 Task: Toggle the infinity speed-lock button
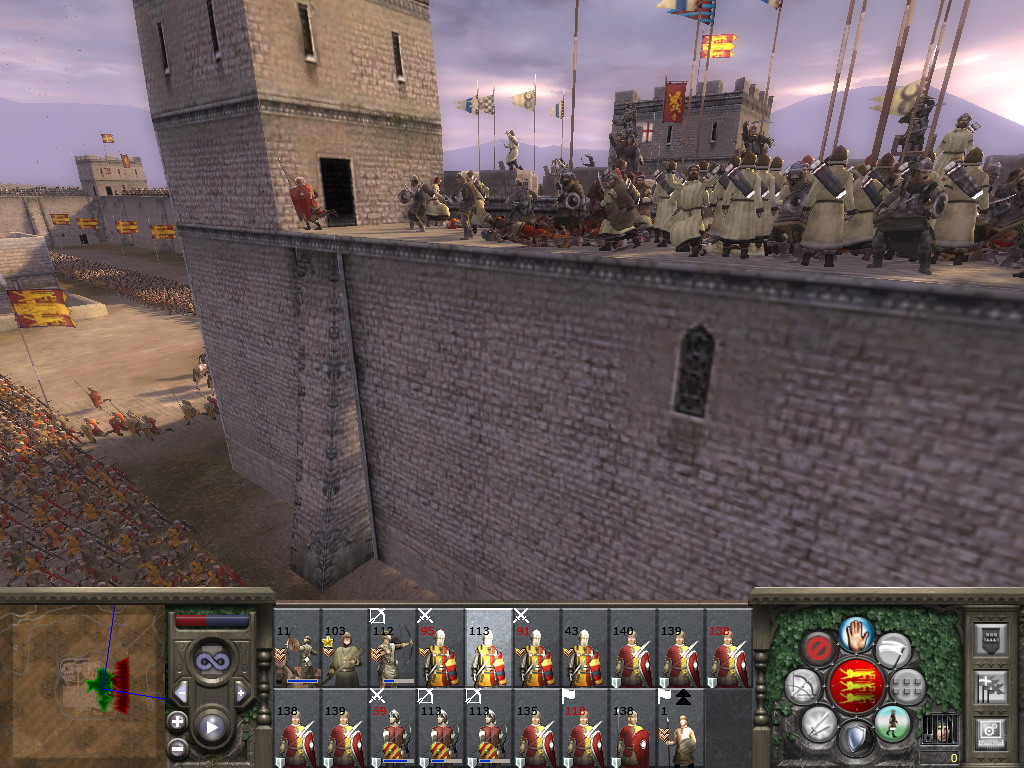tap(211, 659)
